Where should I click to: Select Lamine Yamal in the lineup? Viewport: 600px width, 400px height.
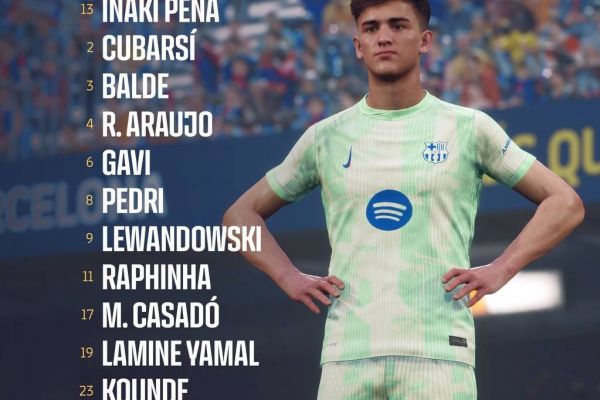point(180,353)
